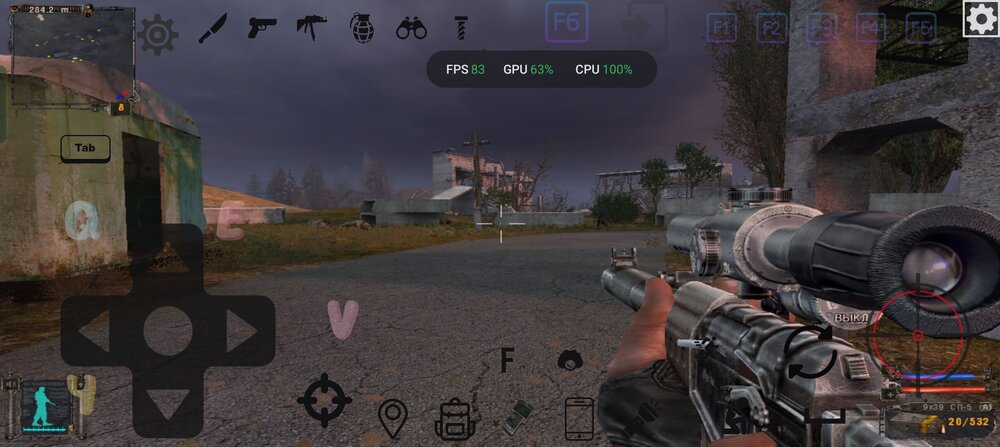Tap the crosshair aim button
This screenshot has width=1000, height=447.
coord(324,400)
